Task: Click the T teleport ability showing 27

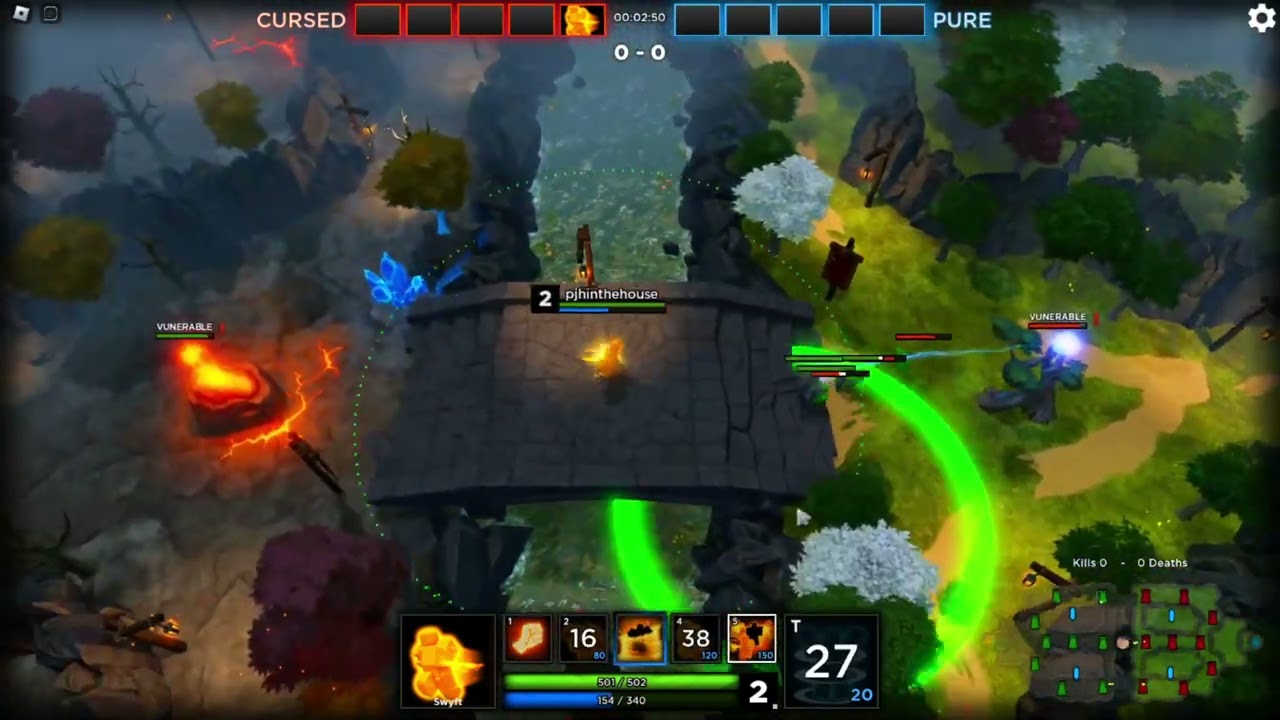Action: coord(831,661)
